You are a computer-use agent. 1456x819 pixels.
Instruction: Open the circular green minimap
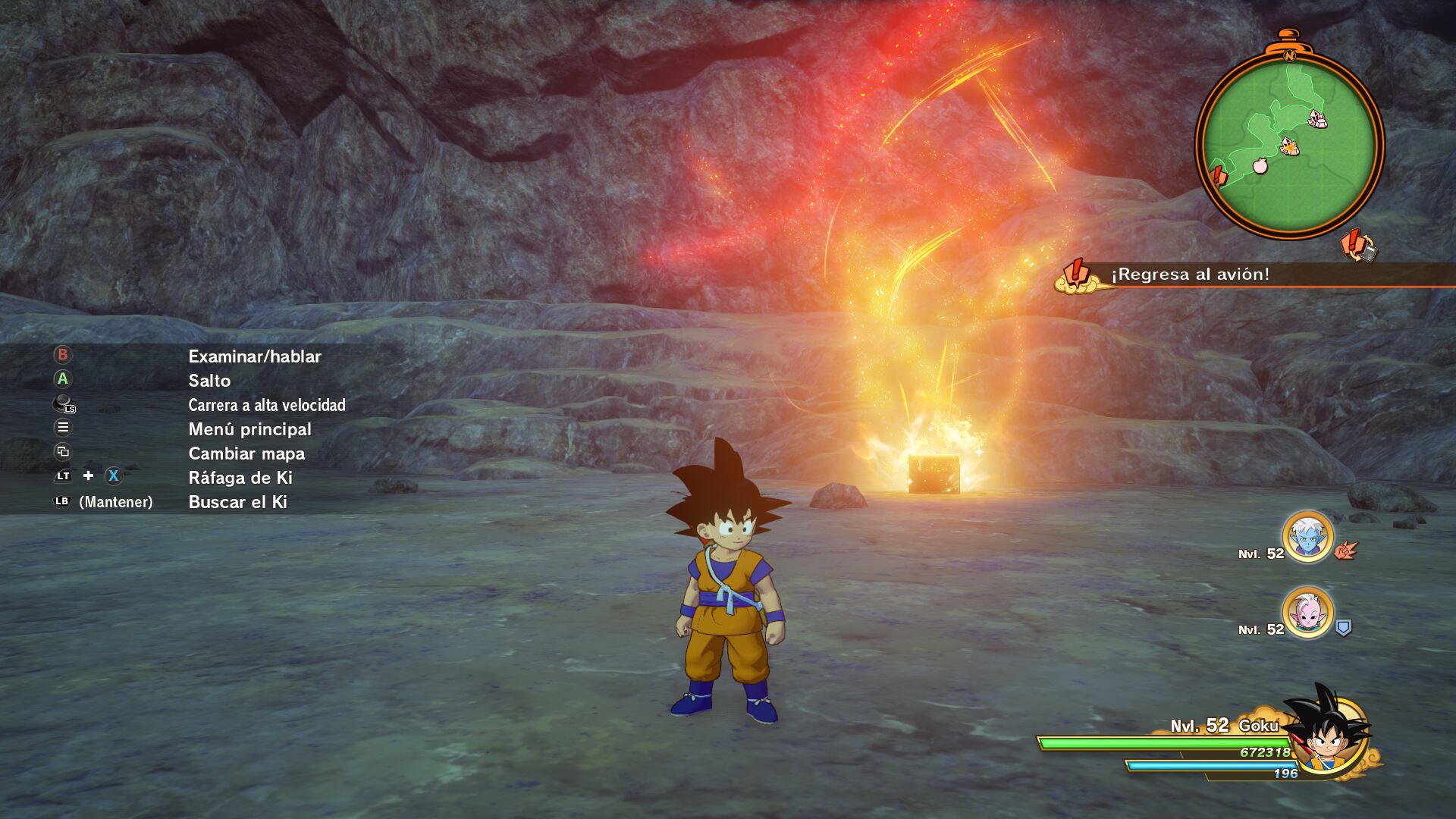tap(1289, 144)
